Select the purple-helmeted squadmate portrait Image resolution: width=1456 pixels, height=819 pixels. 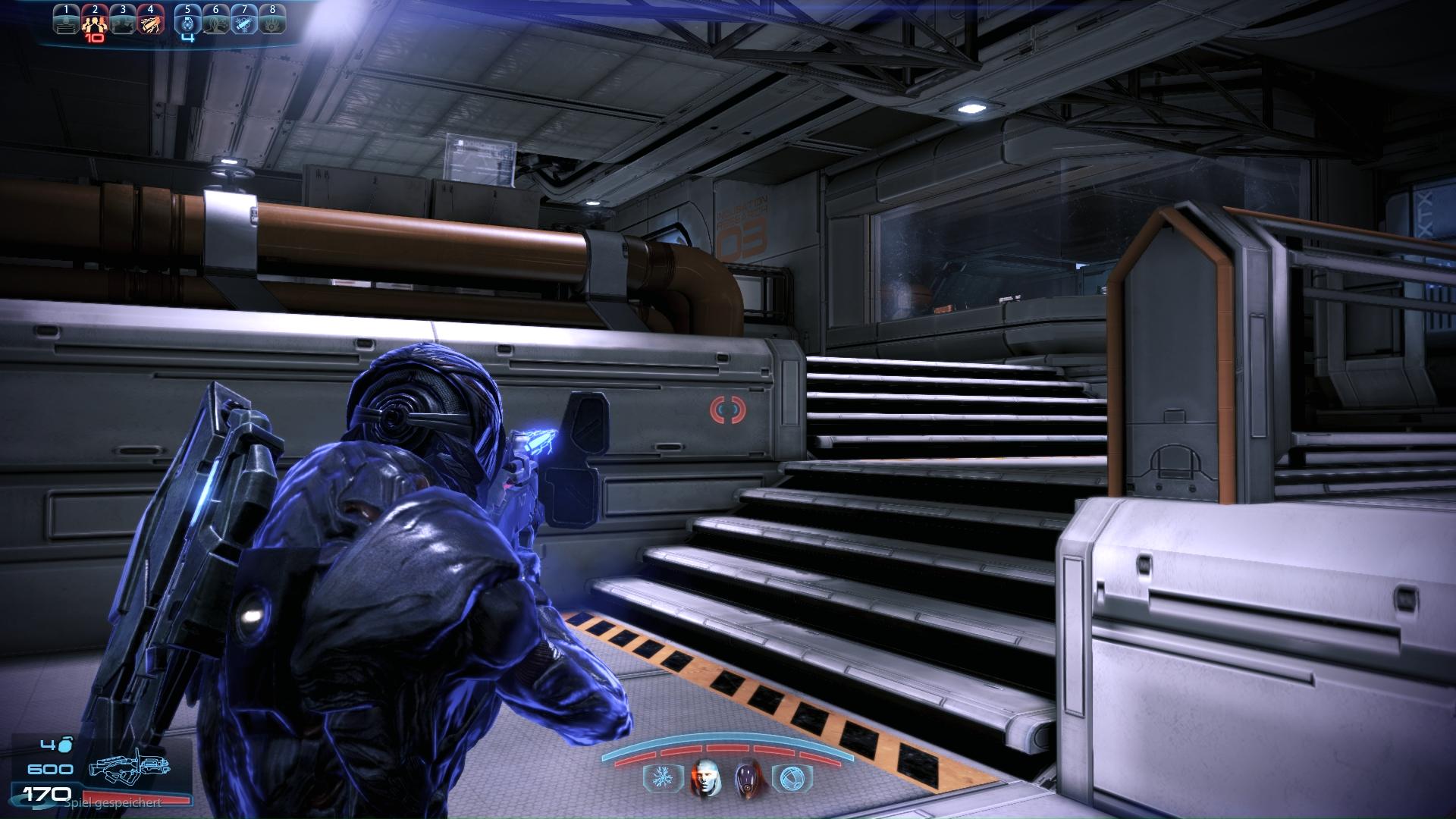746,777
